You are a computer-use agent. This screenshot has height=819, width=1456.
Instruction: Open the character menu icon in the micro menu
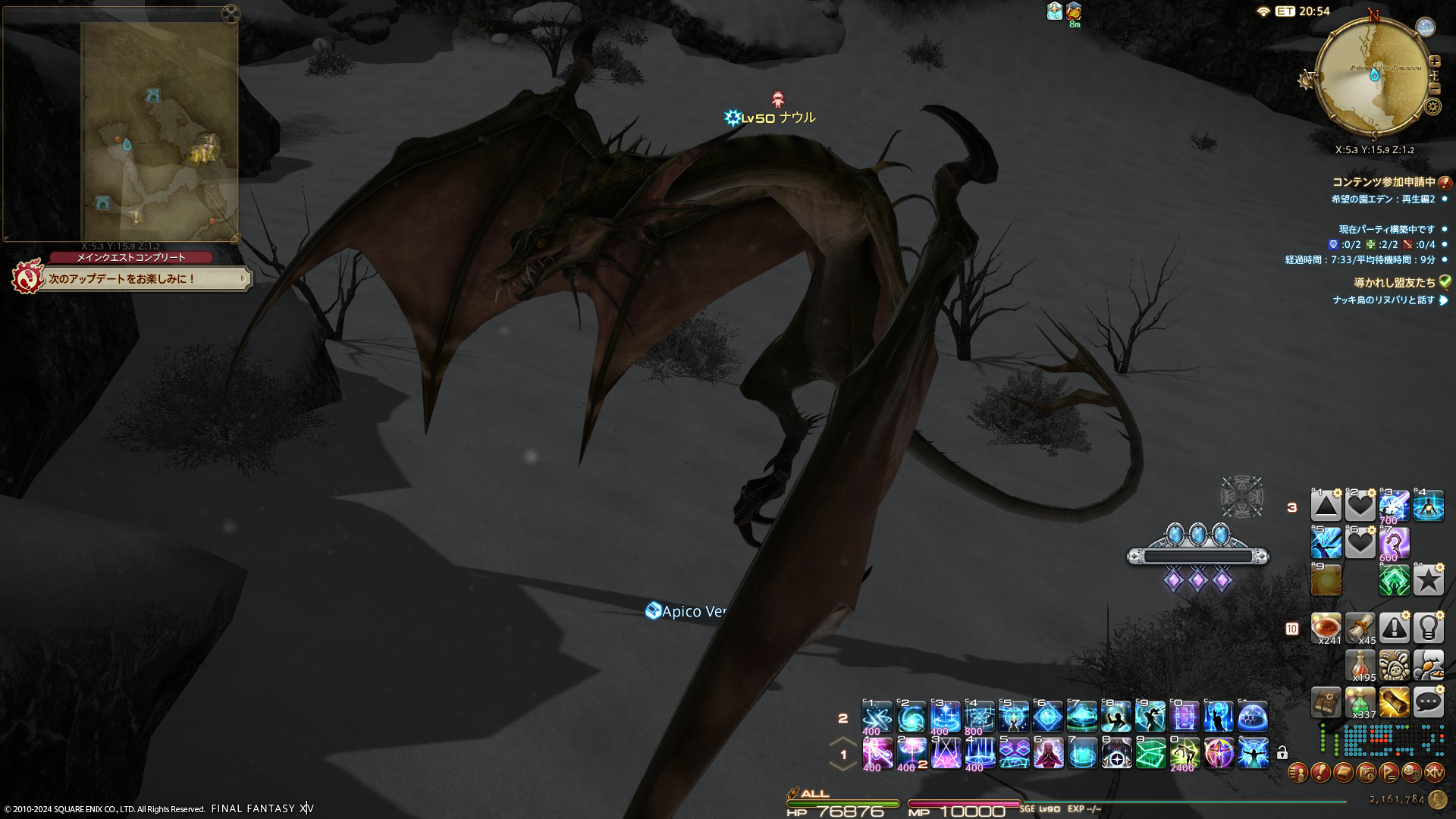click(1298, 773)
